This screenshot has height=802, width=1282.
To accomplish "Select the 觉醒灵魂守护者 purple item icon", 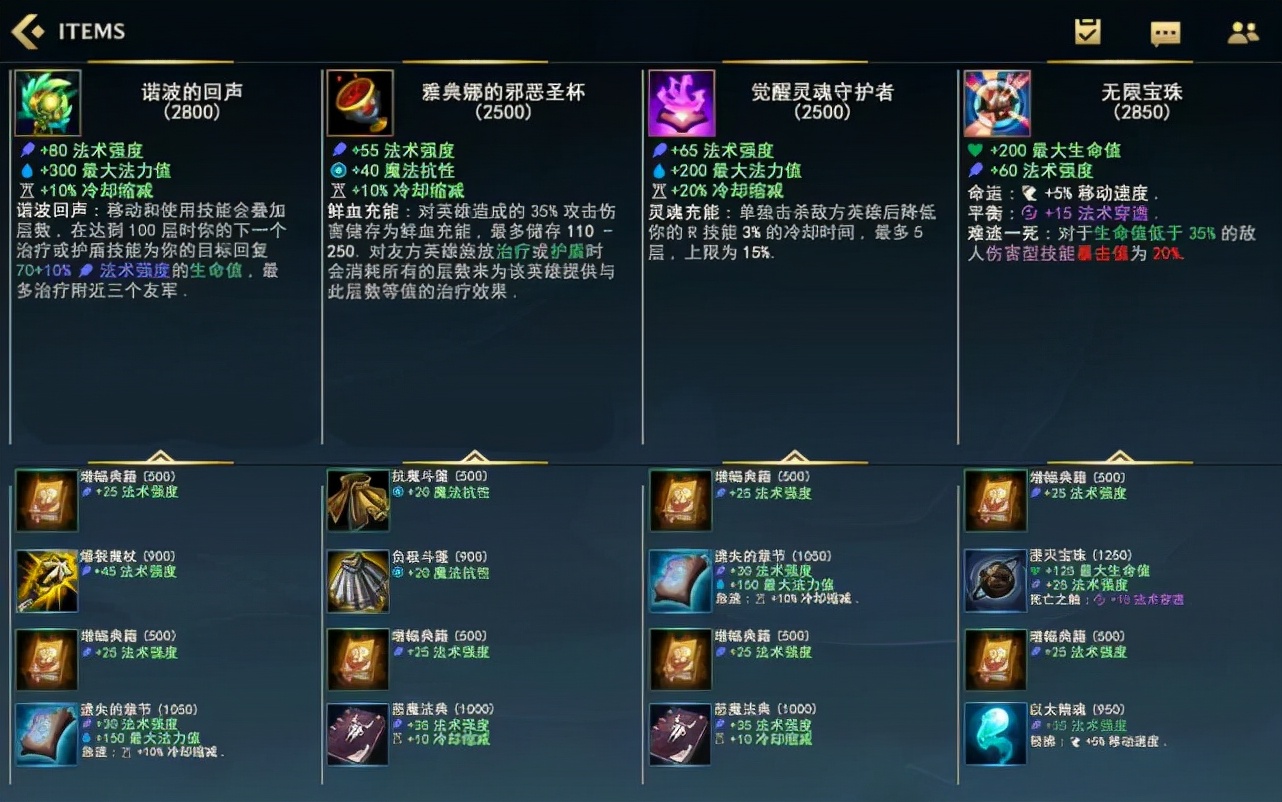I will click(681, 101).
